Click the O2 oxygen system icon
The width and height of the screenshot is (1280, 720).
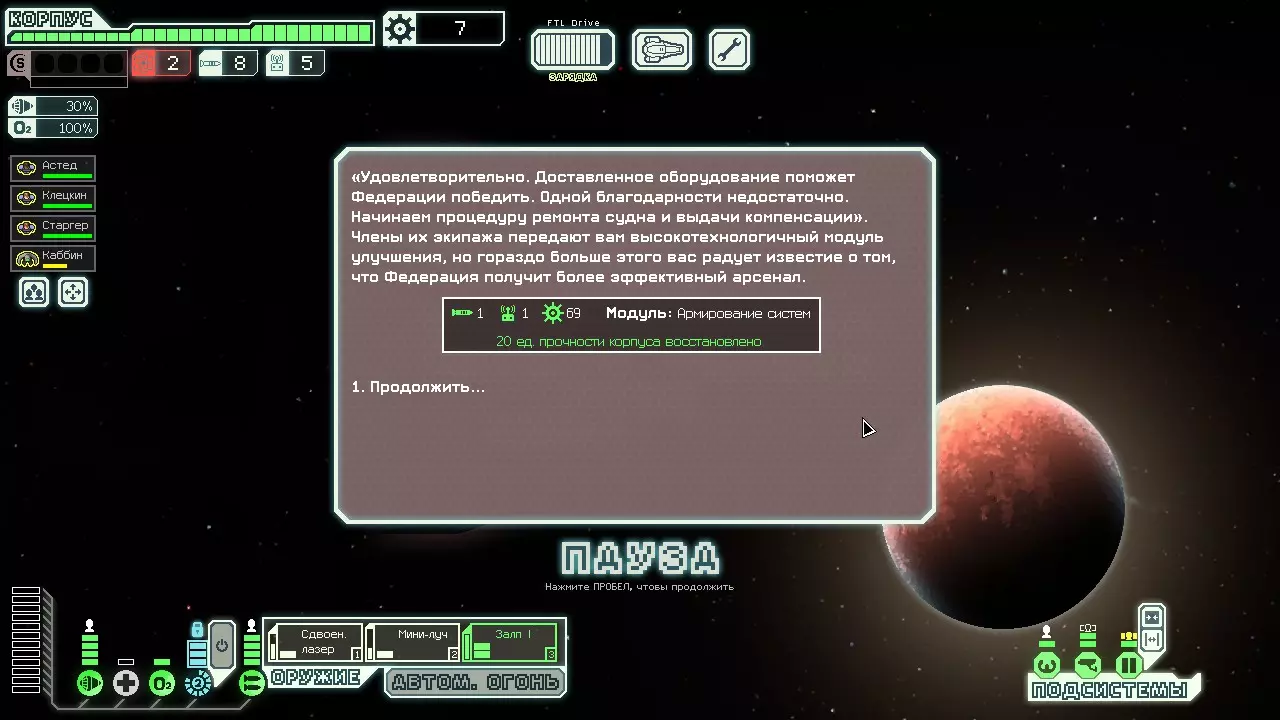(162, 683)
